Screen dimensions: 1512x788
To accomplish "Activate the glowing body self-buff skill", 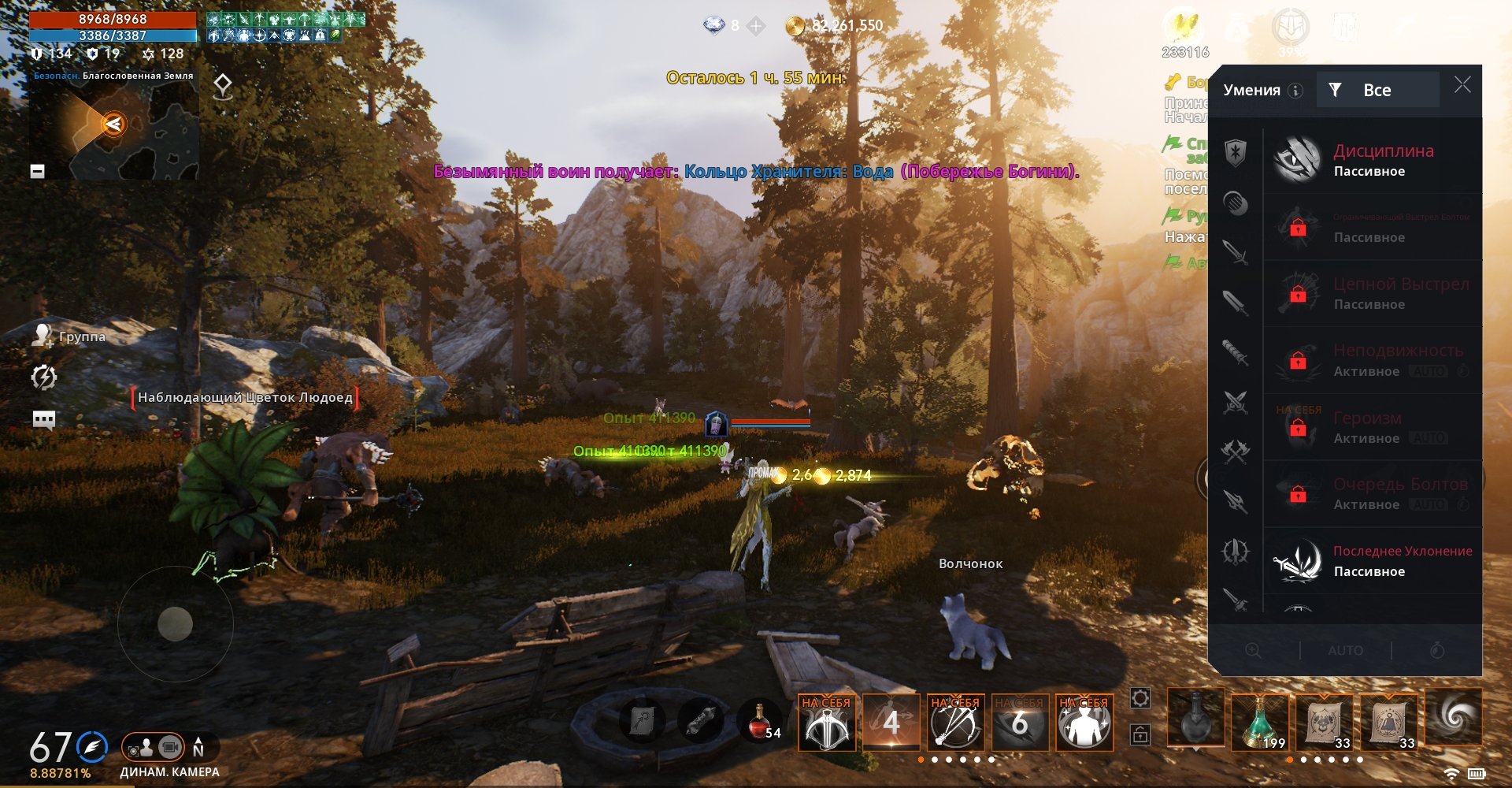I will [x=1084, y=723].
